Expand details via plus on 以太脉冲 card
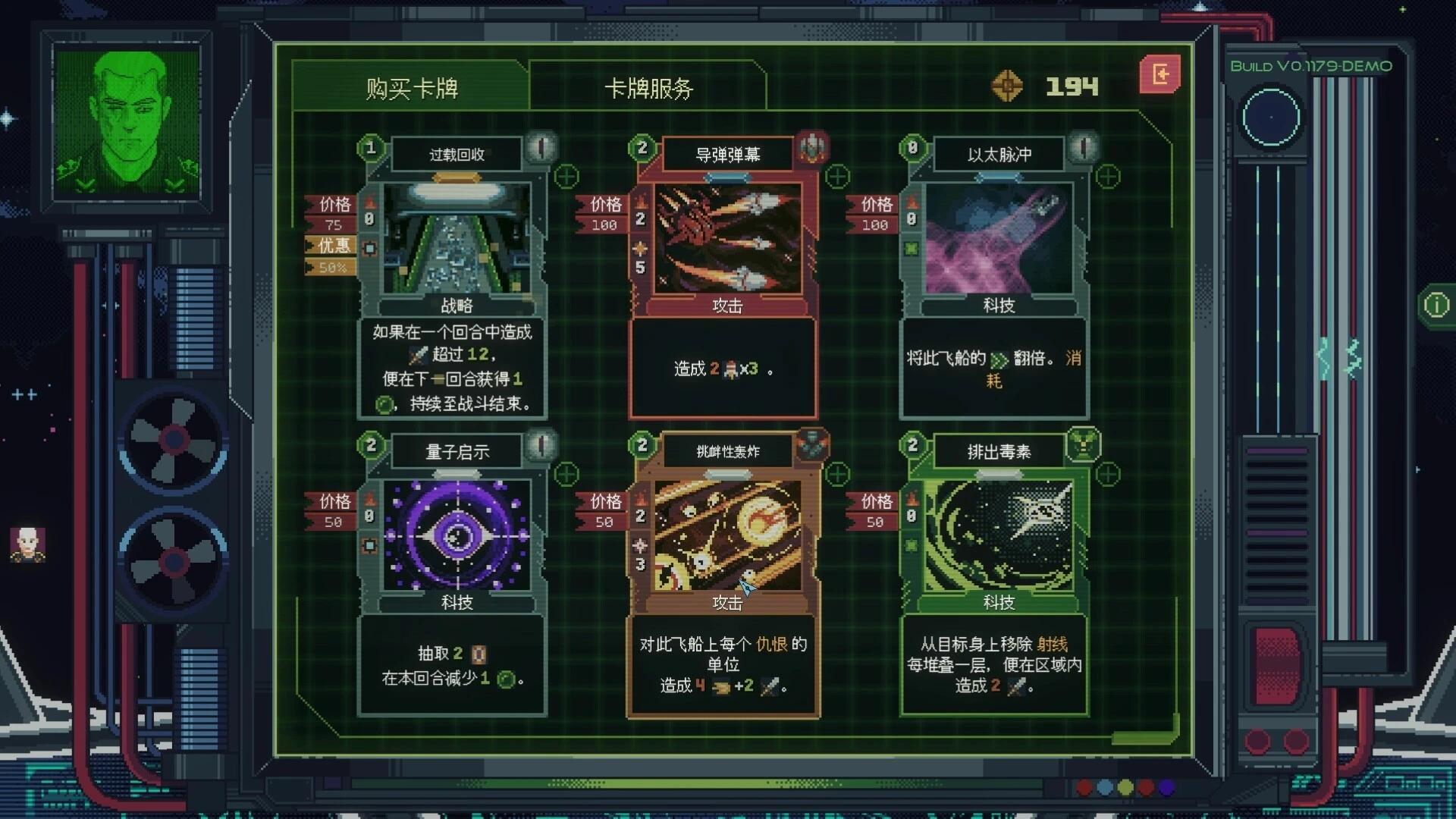 click(1107, 177)
